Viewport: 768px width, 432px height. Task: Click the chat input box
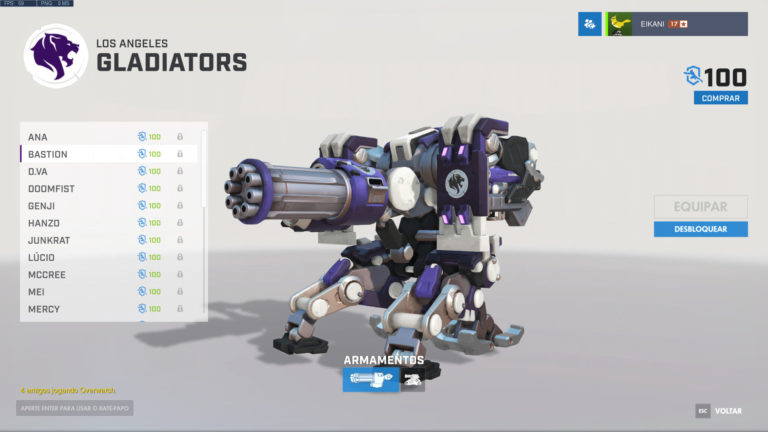(x=75, y=408)
